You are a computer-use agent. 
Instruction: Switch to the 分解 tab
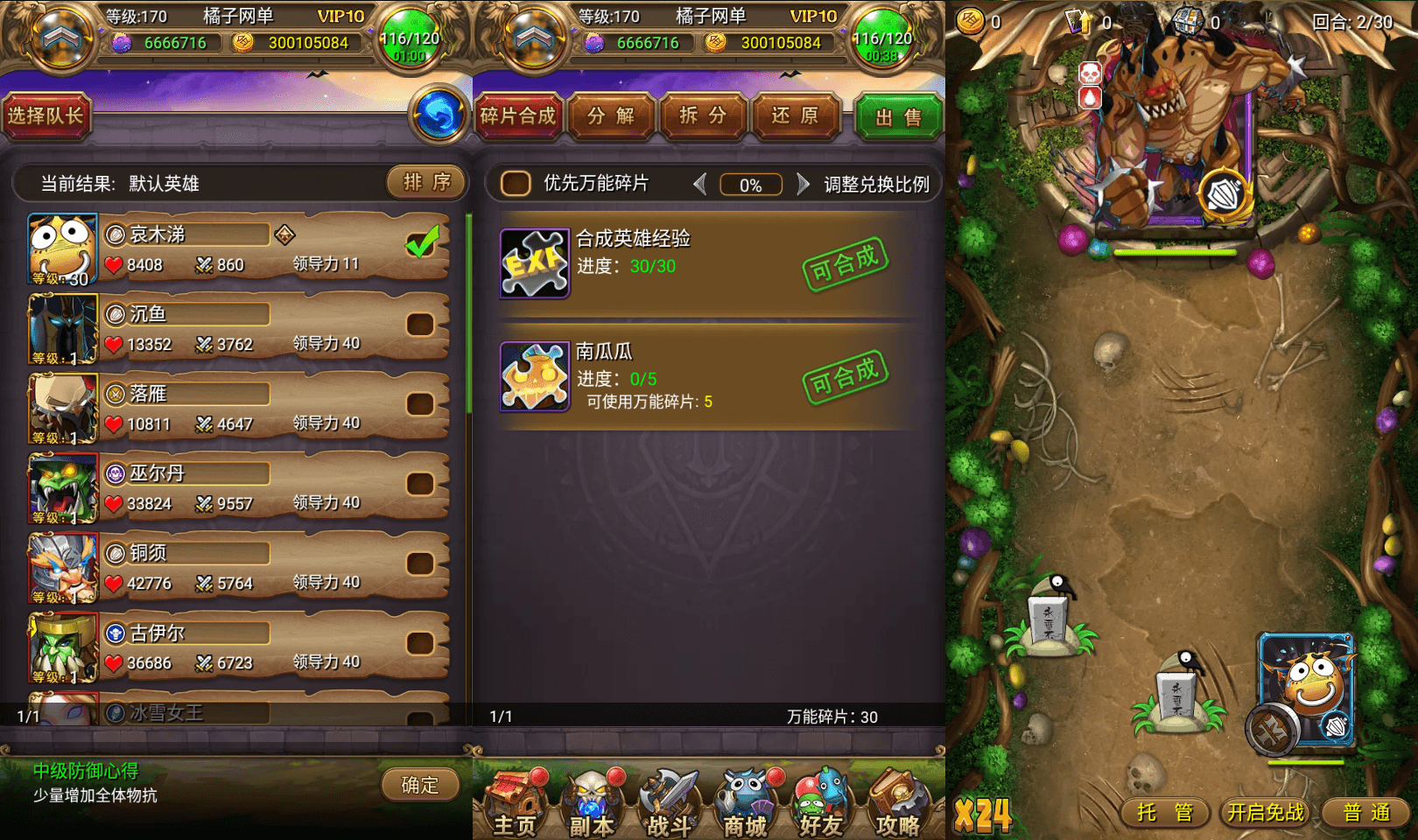[611, 115]
